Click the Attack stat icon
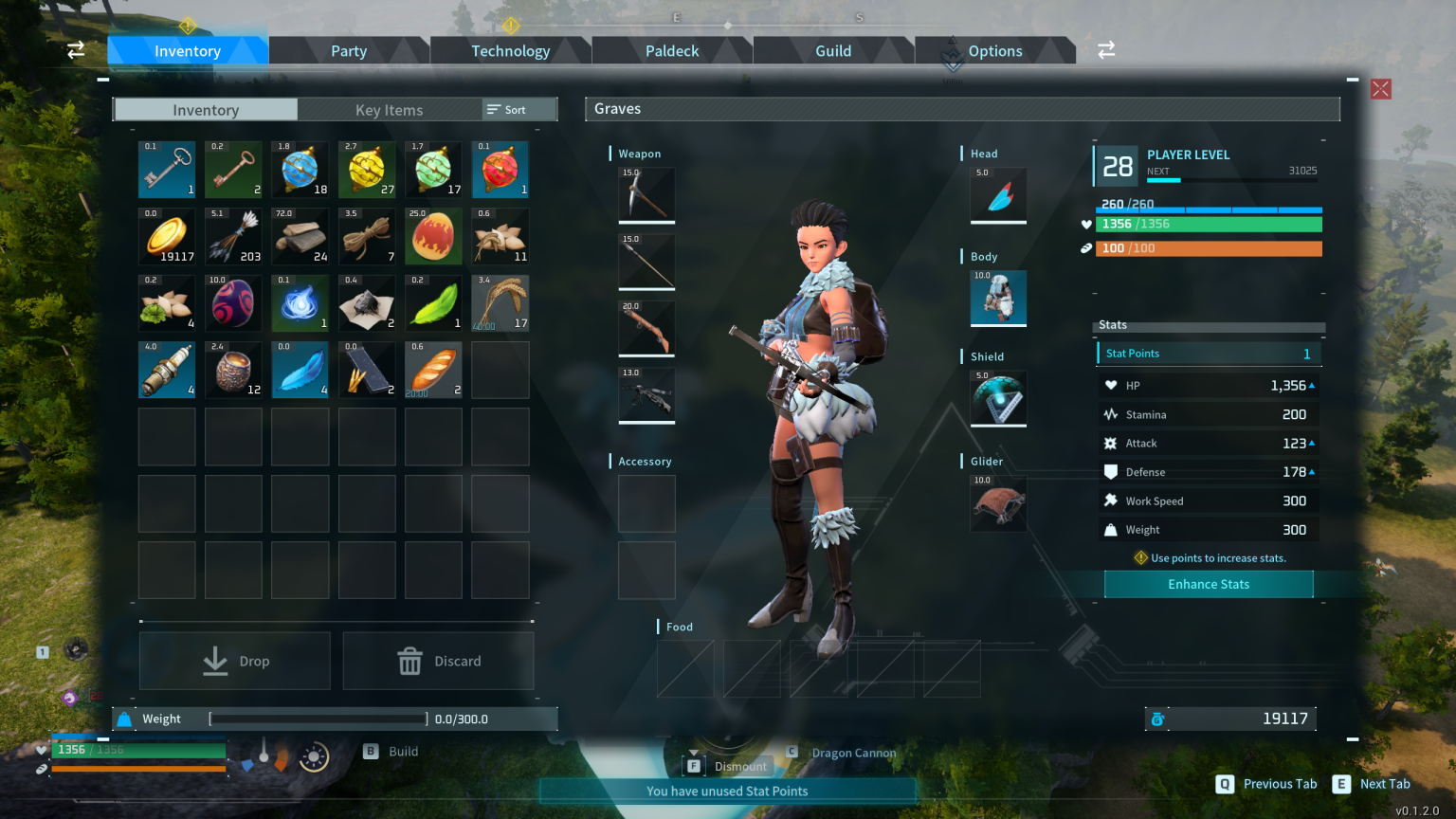The image size is (1456, 819). click(1111, 443)
